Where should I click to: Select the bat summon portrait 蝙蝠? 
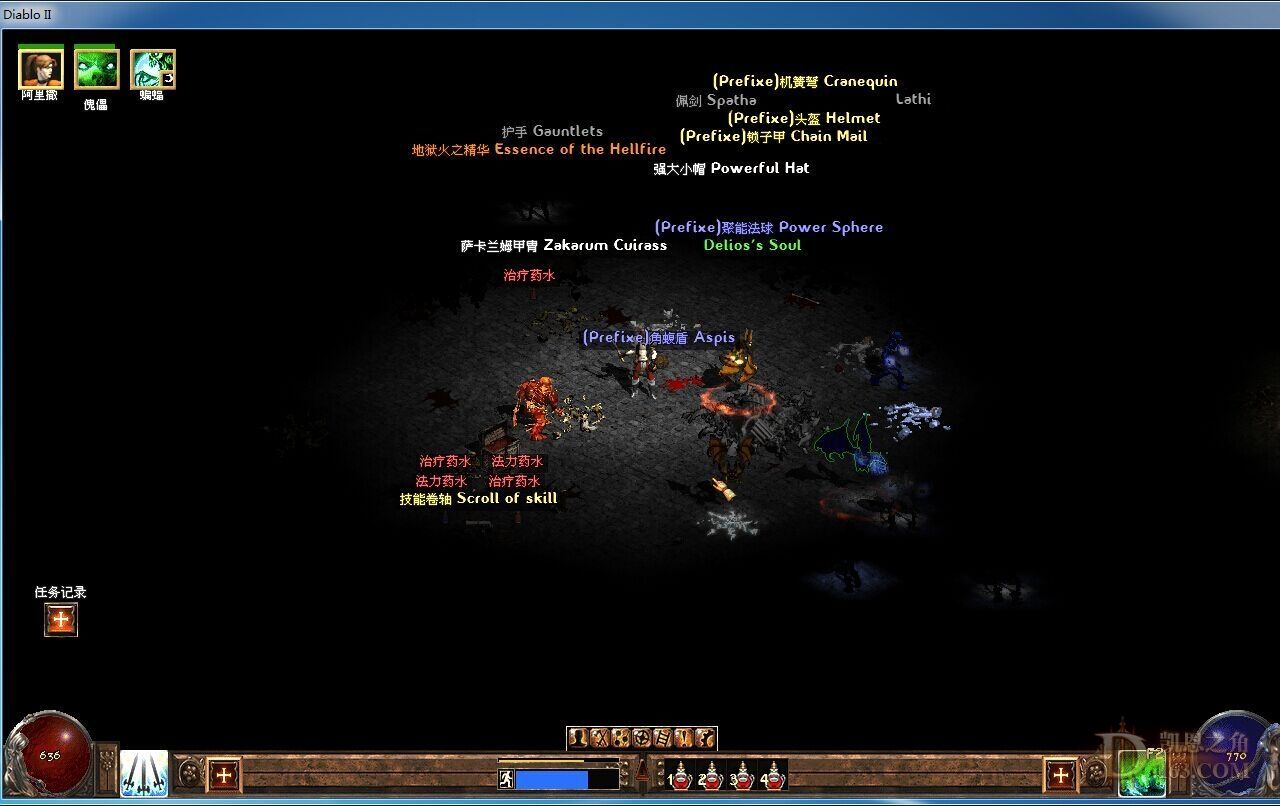coord(152,68)
